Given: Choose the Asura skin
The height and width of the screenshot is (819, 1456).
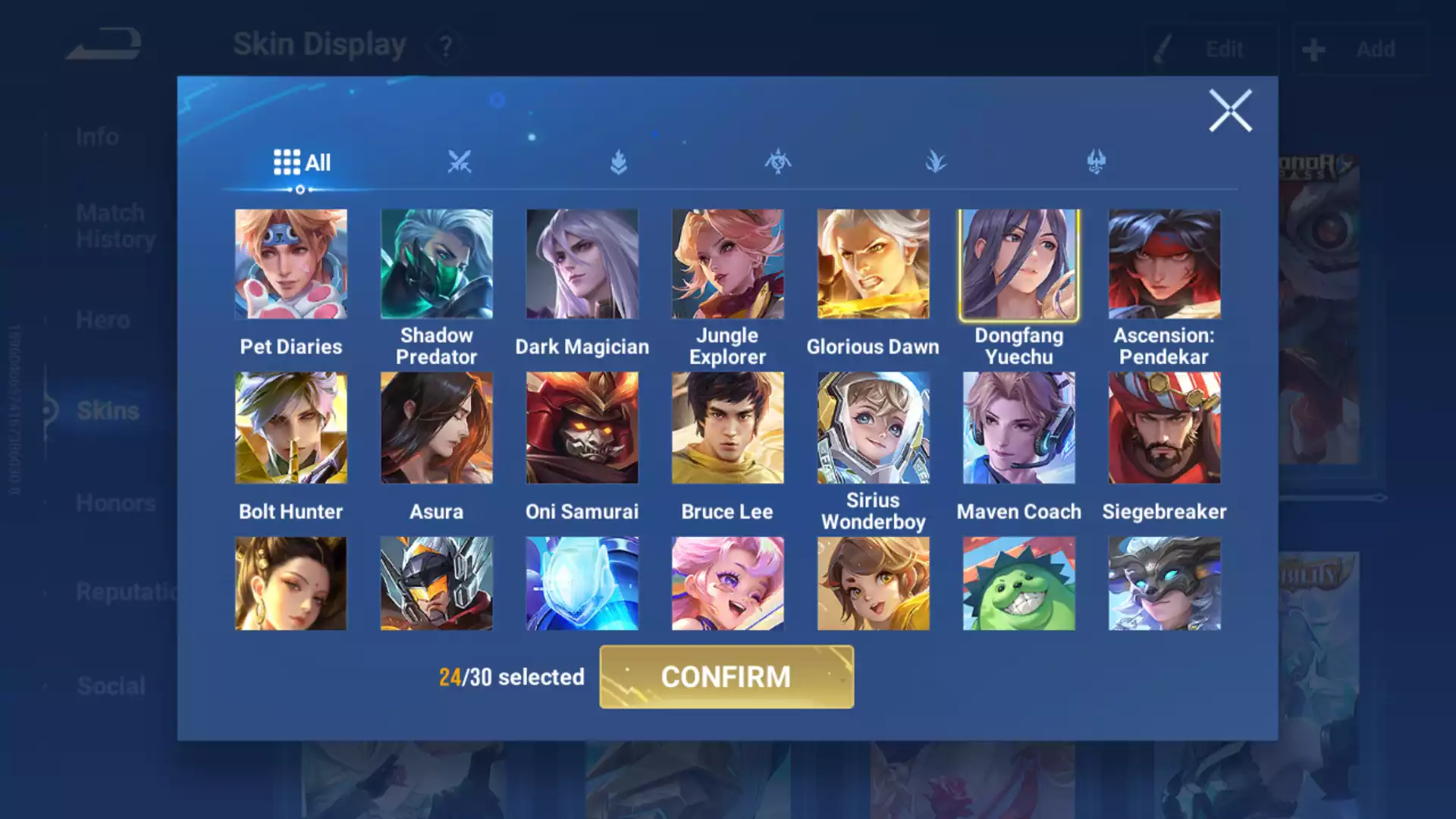Looking at the screenshot, I should 436,428.
